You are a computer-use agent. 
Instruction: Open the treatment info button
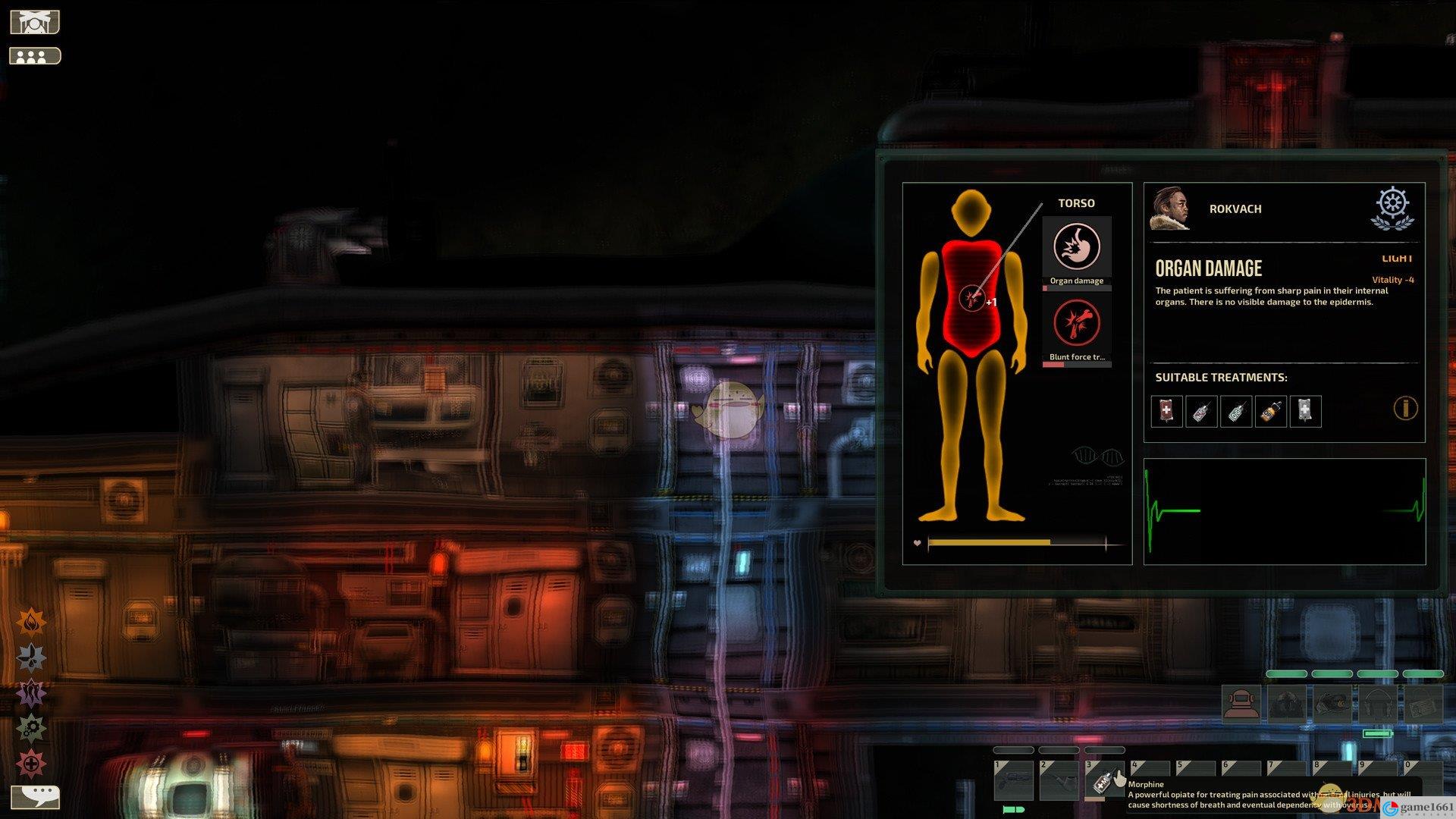(x=1405, y=409)
